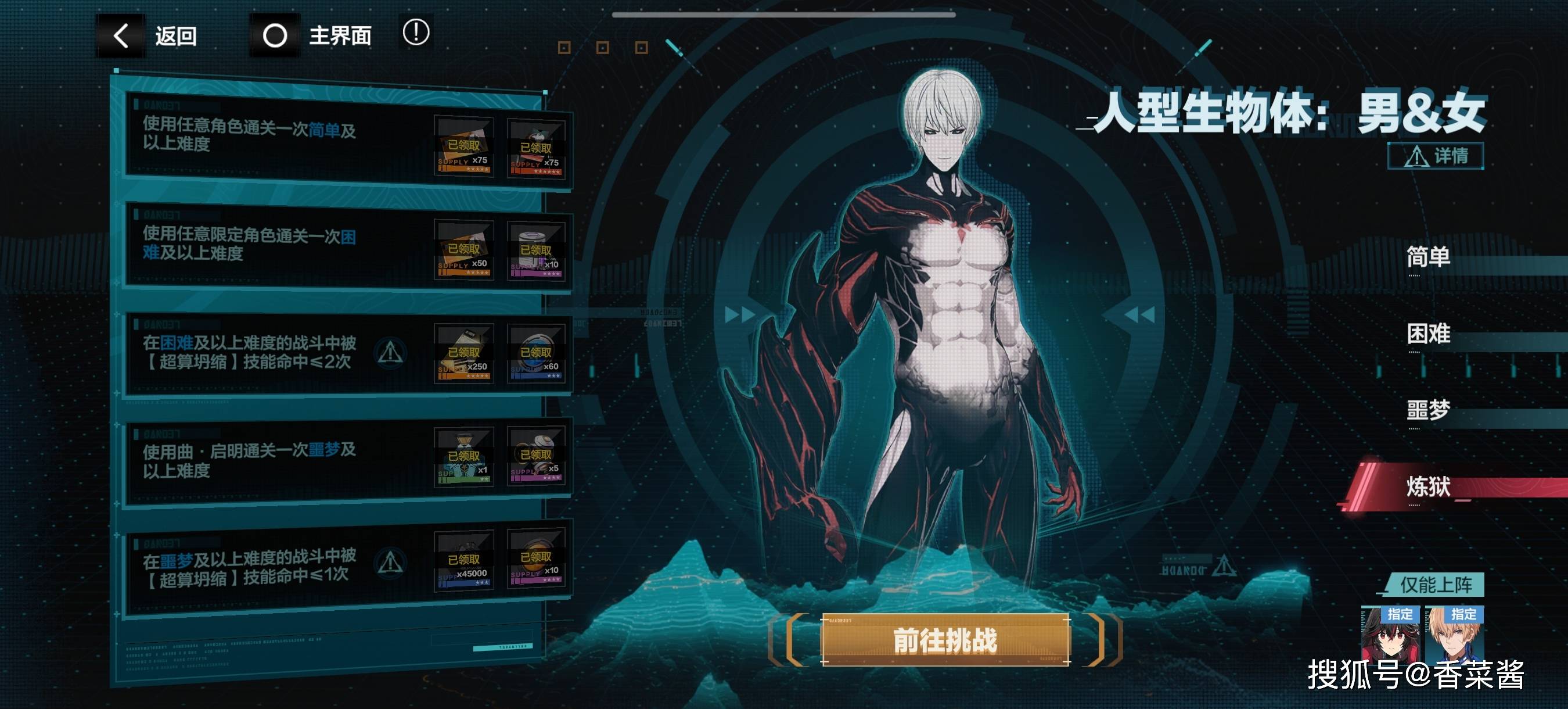The width and height of the screenshot is (1568, 709).
Task: Tap the warning icon on the 噩梦 超算坍缩 mission
Action: pos(390,562)
